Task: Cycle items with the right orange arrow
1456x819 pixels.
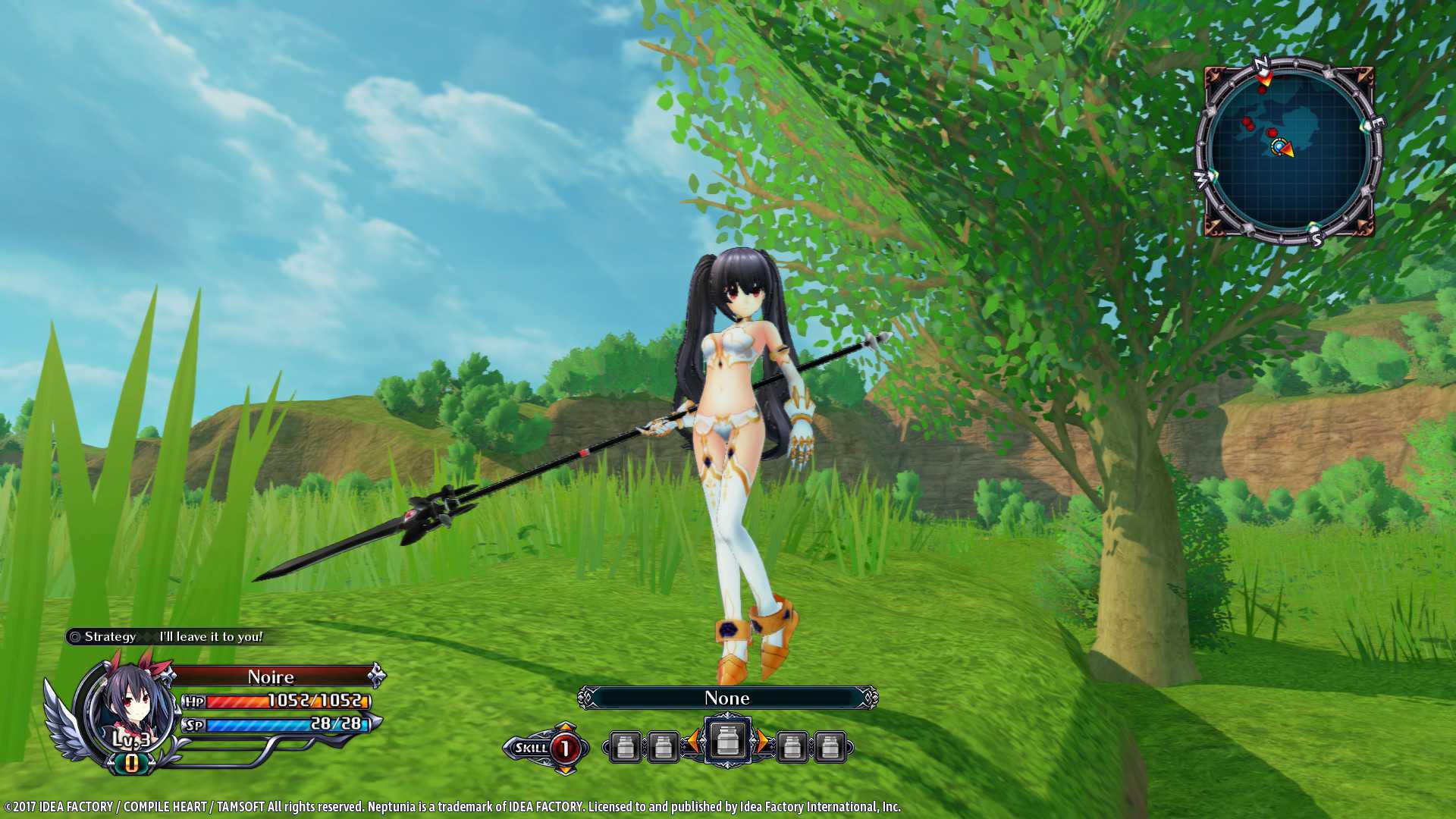Action: (761, 742)
